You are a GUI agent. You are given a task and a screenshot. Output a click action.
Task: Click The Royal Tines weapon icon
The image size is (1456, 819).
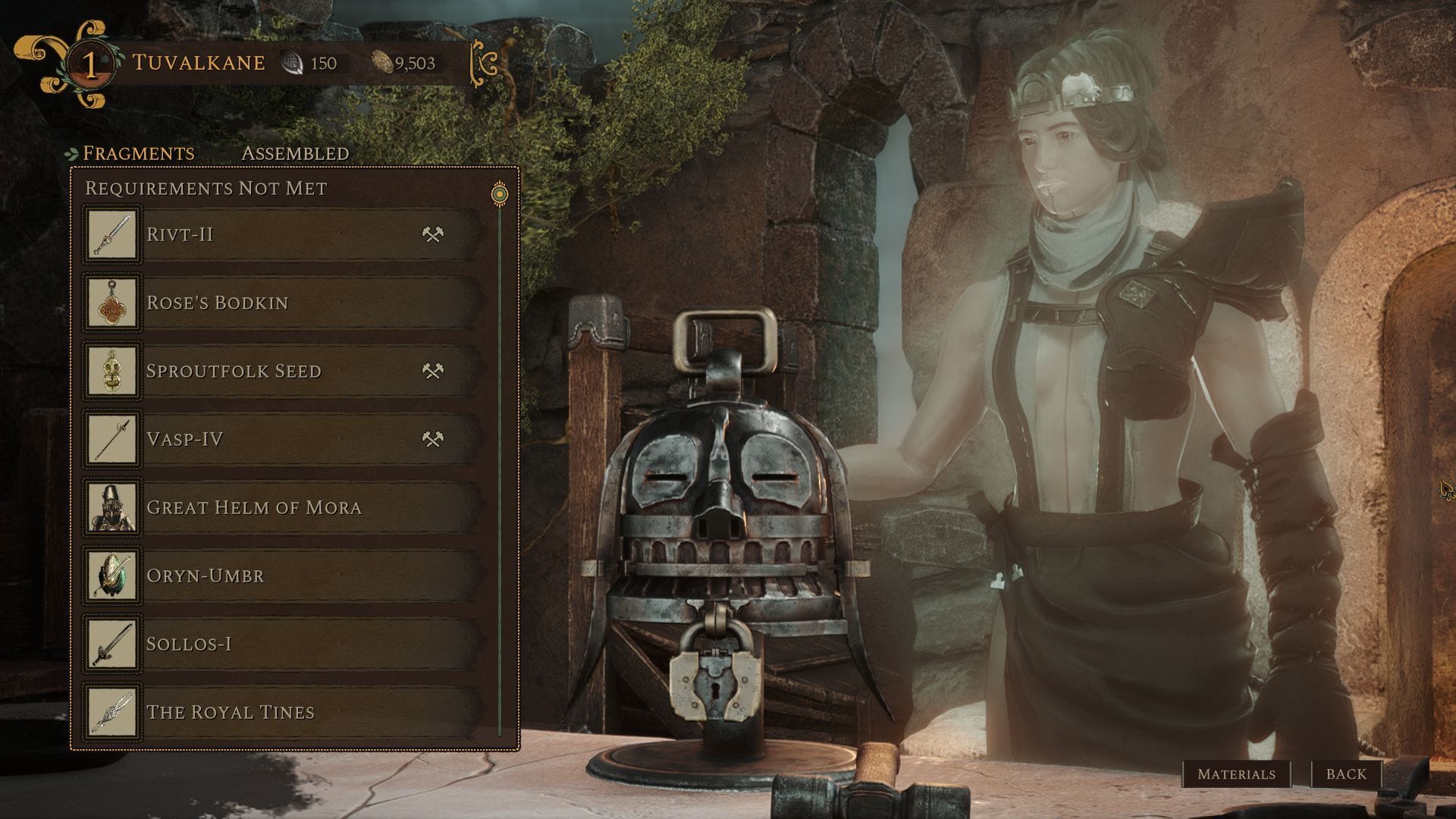pos(111,711)
